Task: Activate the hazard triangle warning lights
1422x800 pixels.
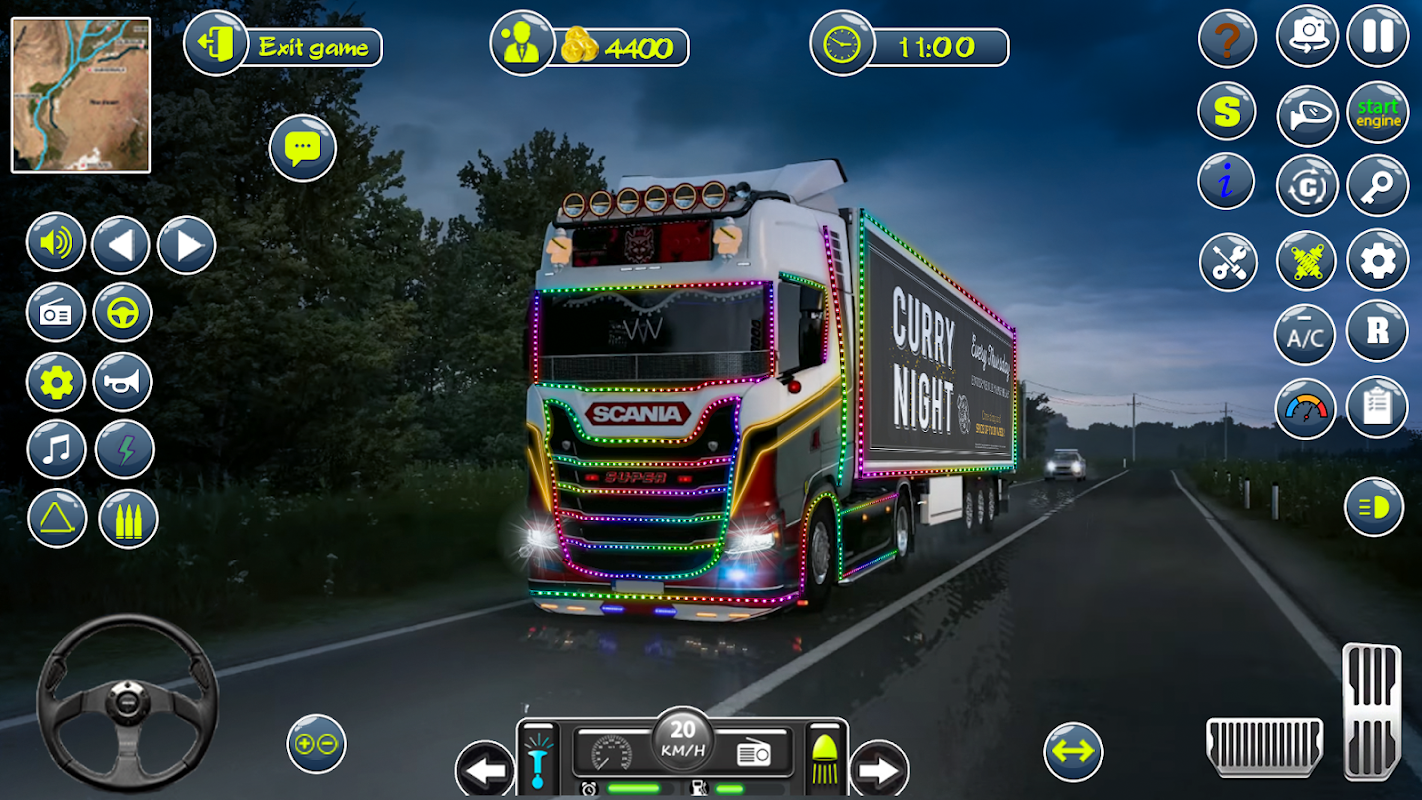Action: pos(57,518)
